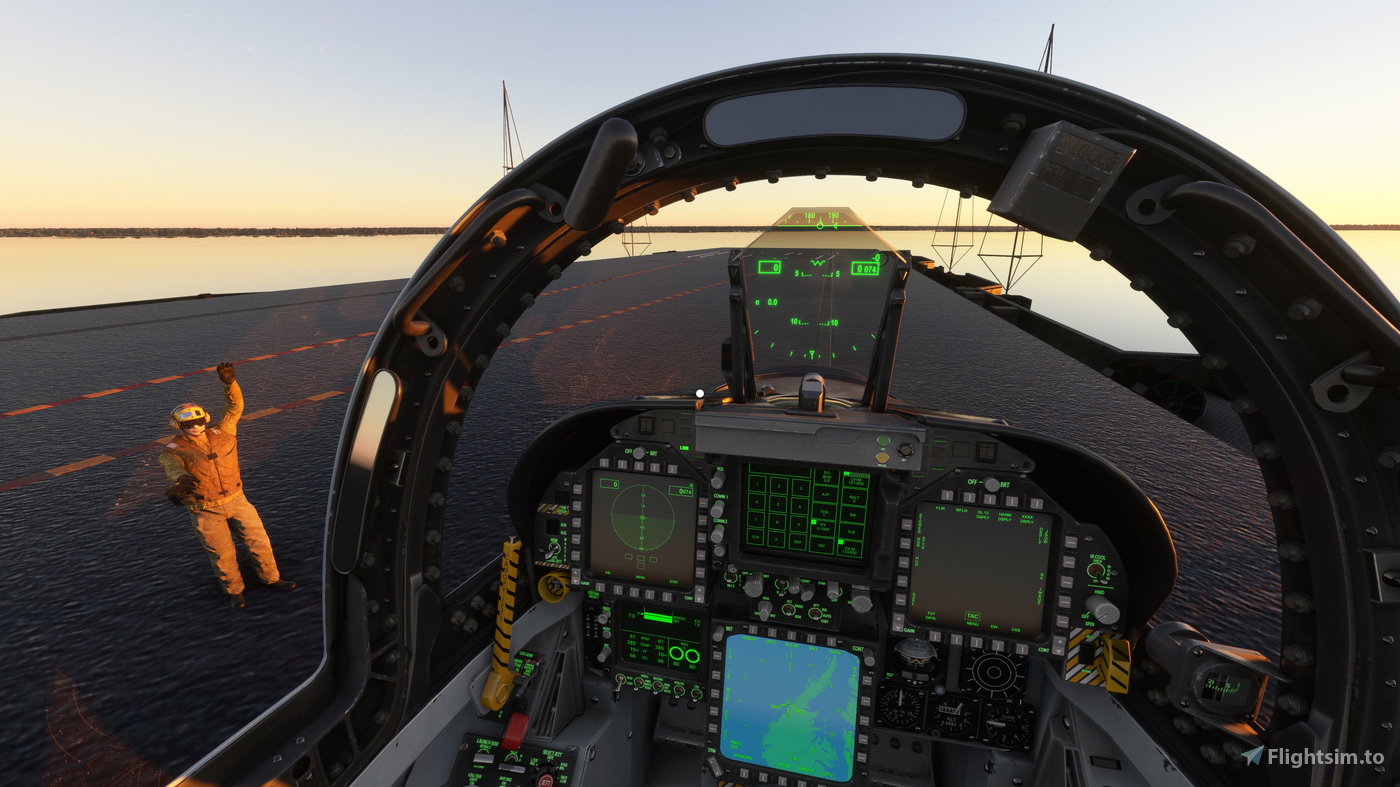
Task: Select the IFF option on the UFC
Action: tap(822, 526)
